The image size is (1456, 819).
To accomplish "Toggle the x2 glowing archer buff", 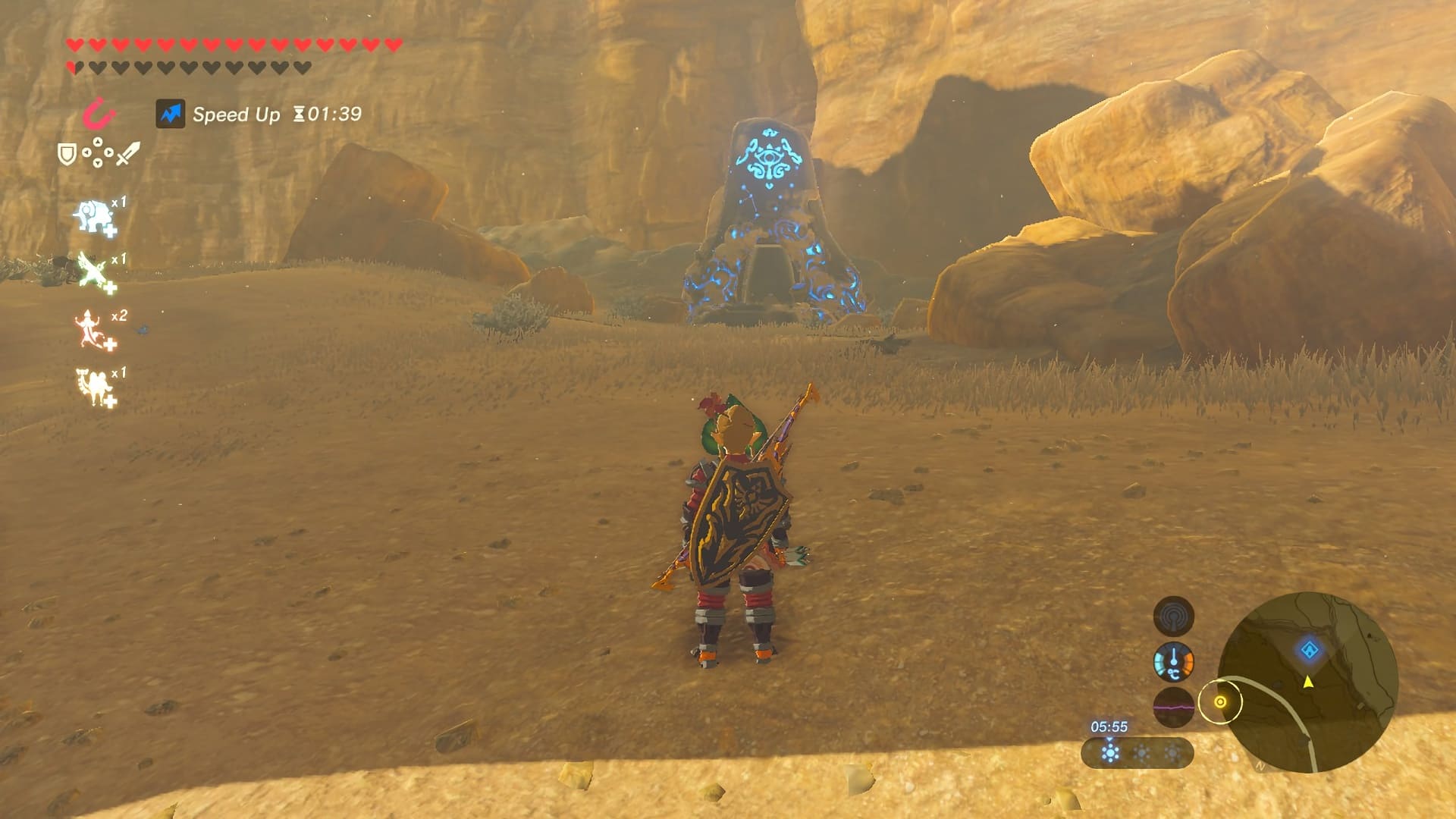I will pyautogui.click(x=90, y=329).
